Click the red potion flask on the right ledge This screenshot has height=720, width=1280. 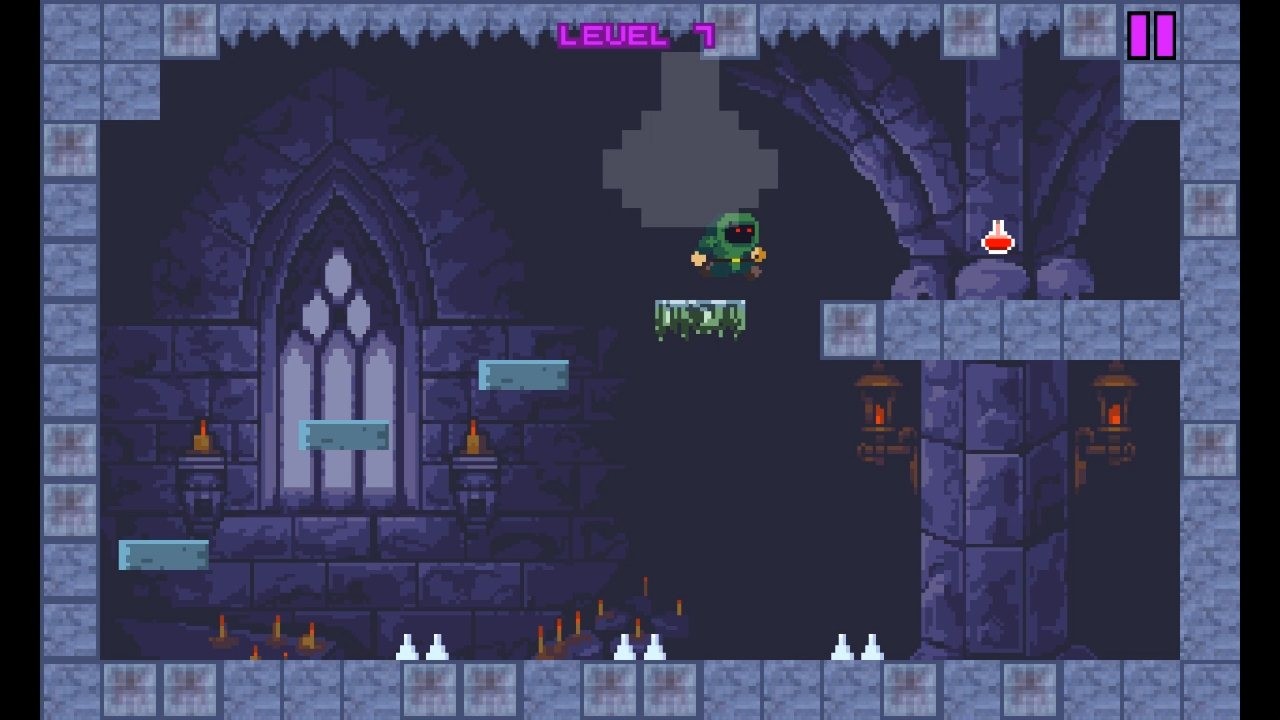pyautogui.click(x=996, y=240)
